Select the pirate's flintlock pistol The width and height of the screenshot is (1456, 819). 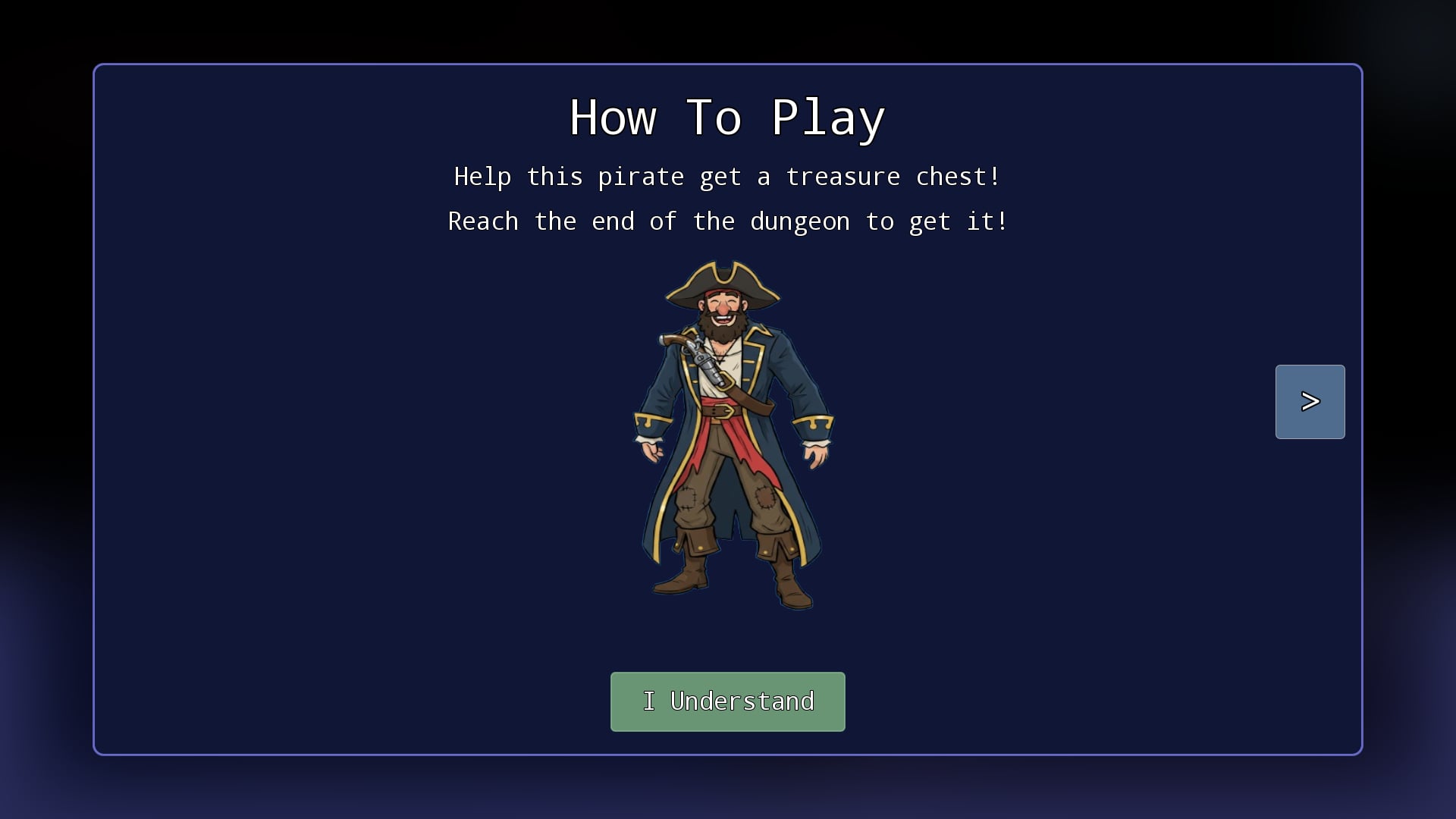click(698, 356)
